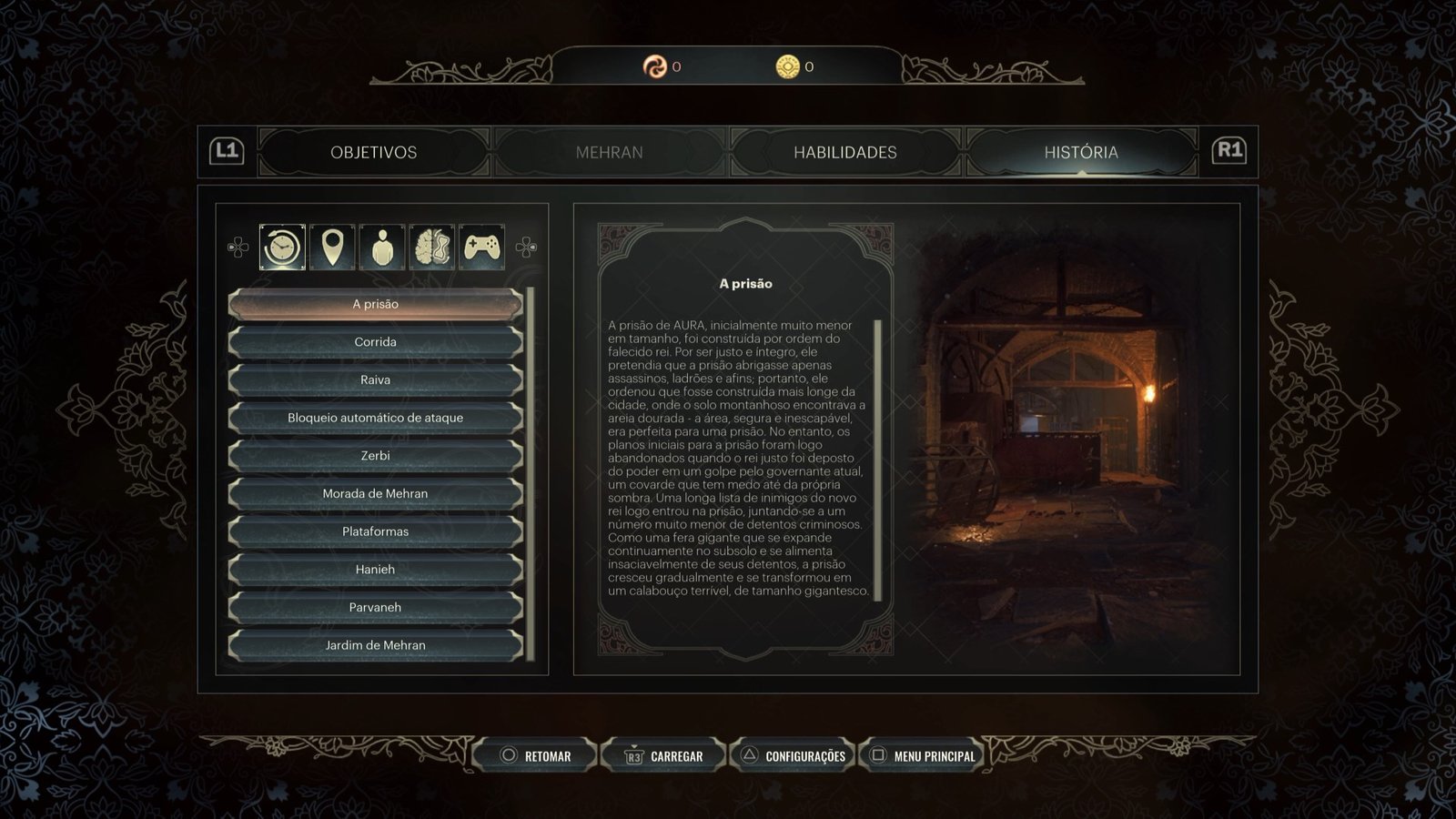View Bloqueio automático de ataque entry
This screenshot has height=819, width=1456.
coord(375,418)
